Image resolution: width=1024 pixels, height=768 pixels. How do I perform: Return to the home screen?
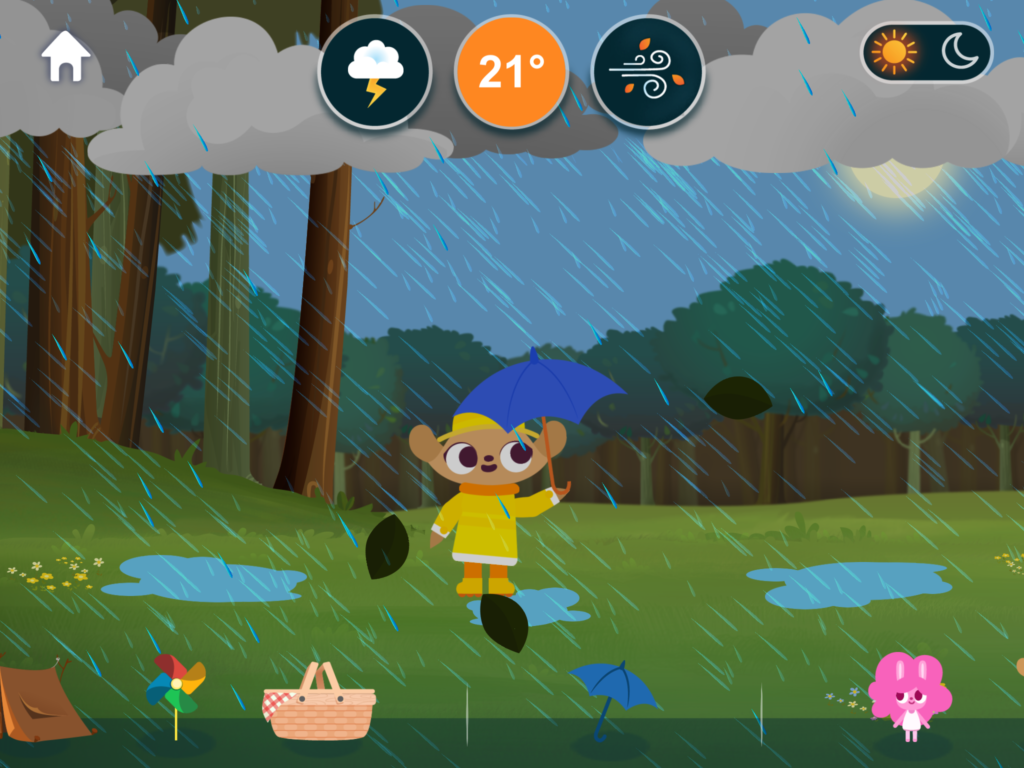pyautogui.click(x=66, y=59)
